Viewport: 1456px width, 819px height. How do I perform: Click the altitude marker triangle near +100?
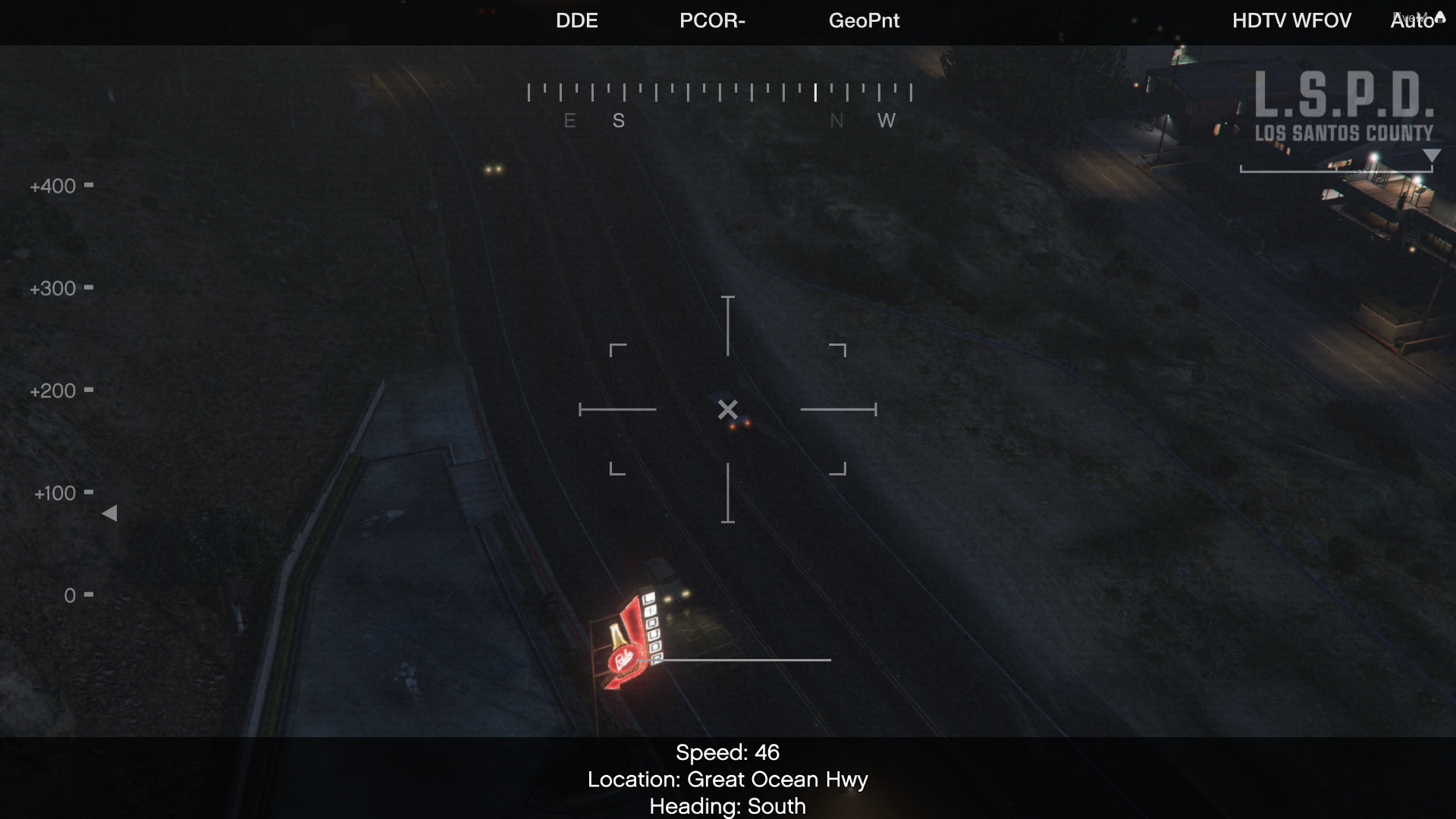pyautogui.click(x=109, y=513)
